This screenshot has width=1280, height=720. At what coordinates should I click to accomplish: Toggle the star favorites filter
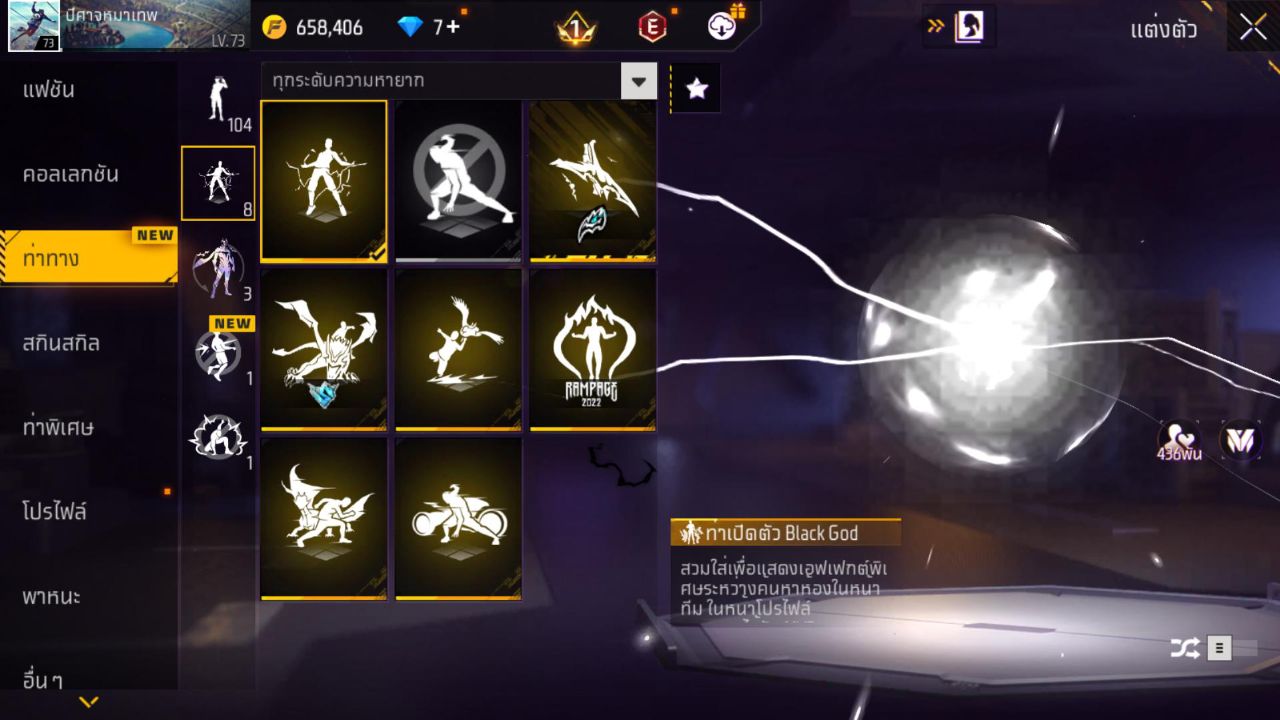[695, 87]
